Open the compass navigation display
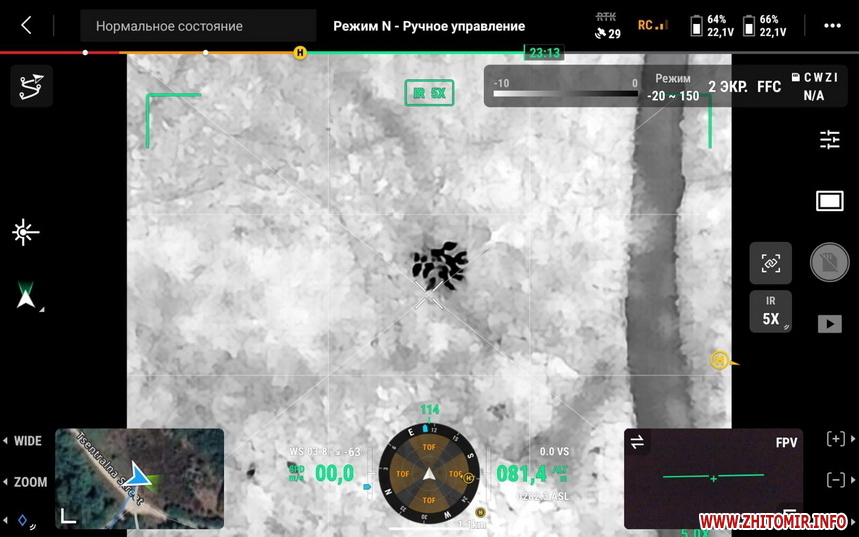Viewport: 859px width, 537px height. (429, 473)
